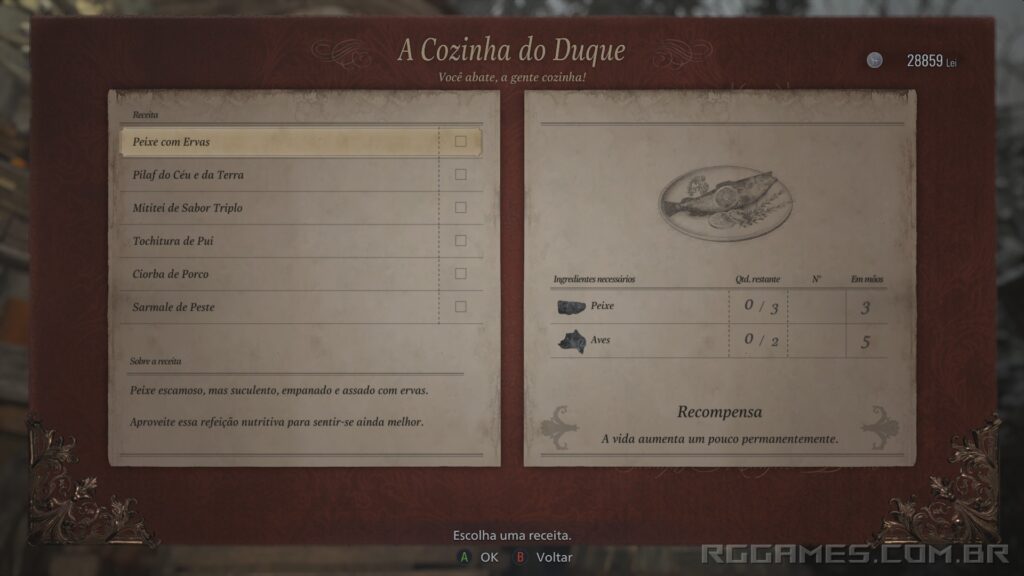Choose the Pilaf do Céu e da Terra recipe

point(280,175)
